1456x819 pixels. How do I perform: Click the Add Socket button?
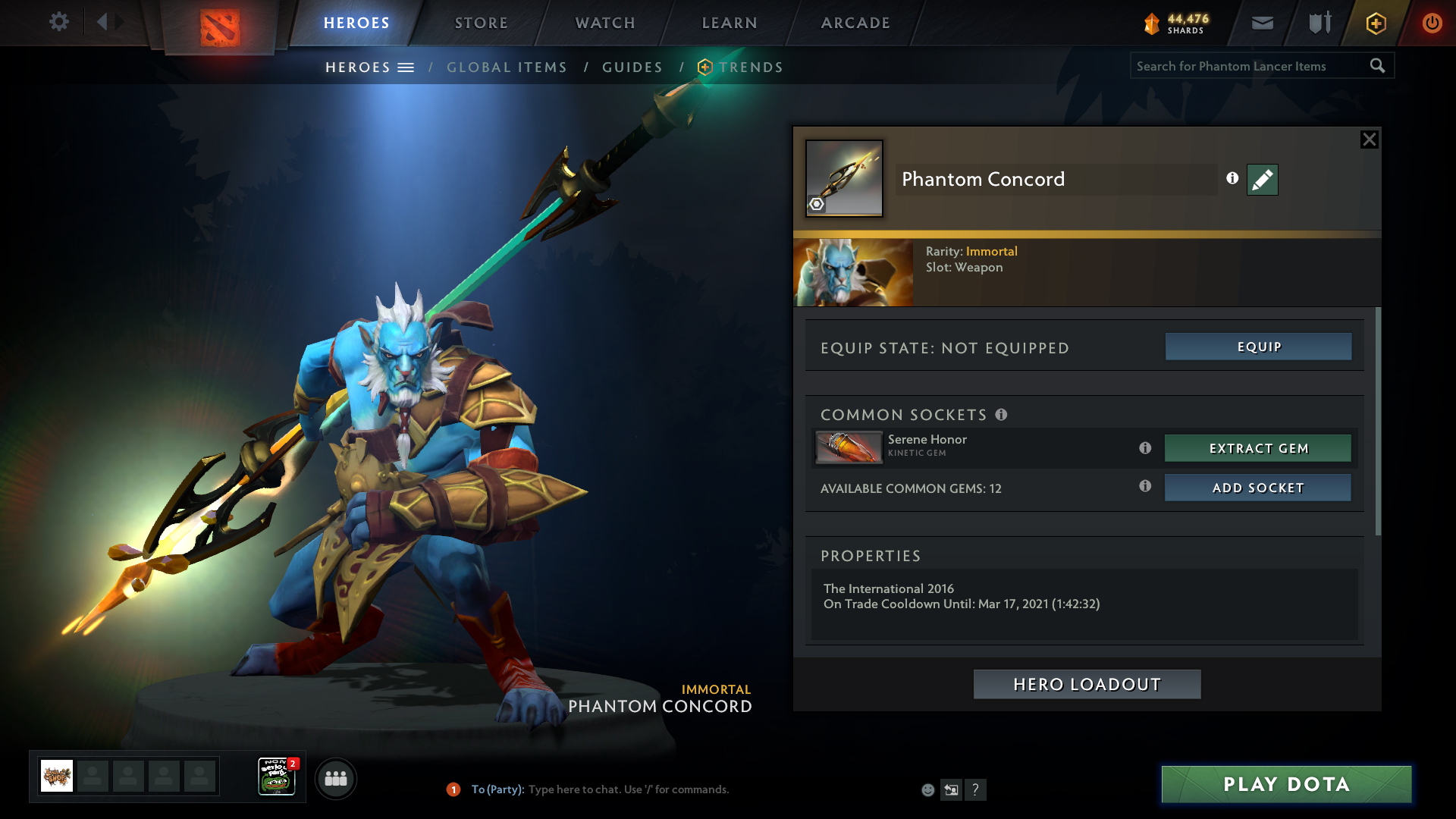click(x=1258, y=488)
